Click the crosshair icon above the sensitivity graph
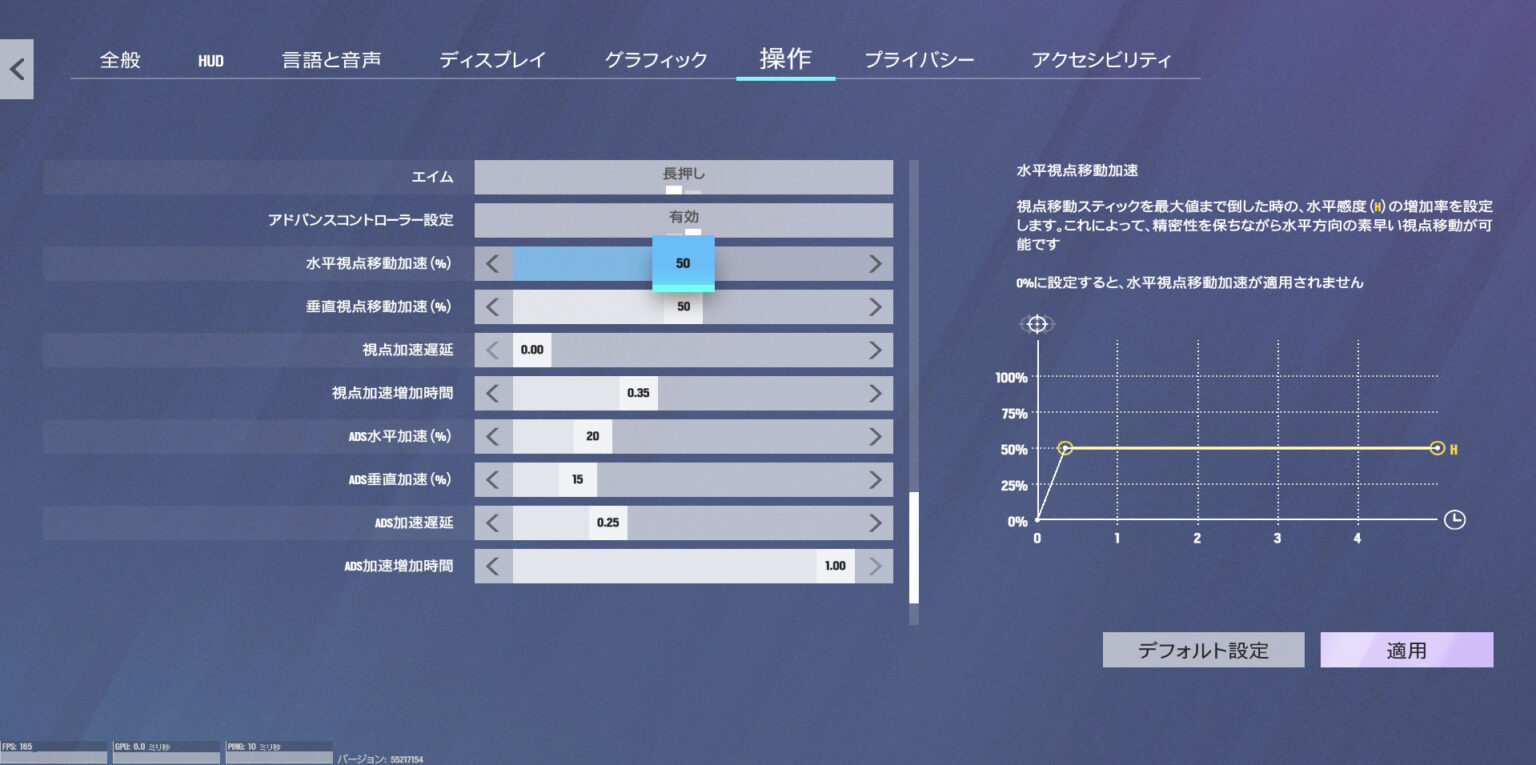The image size is (1536, 765). [1037, 323]
